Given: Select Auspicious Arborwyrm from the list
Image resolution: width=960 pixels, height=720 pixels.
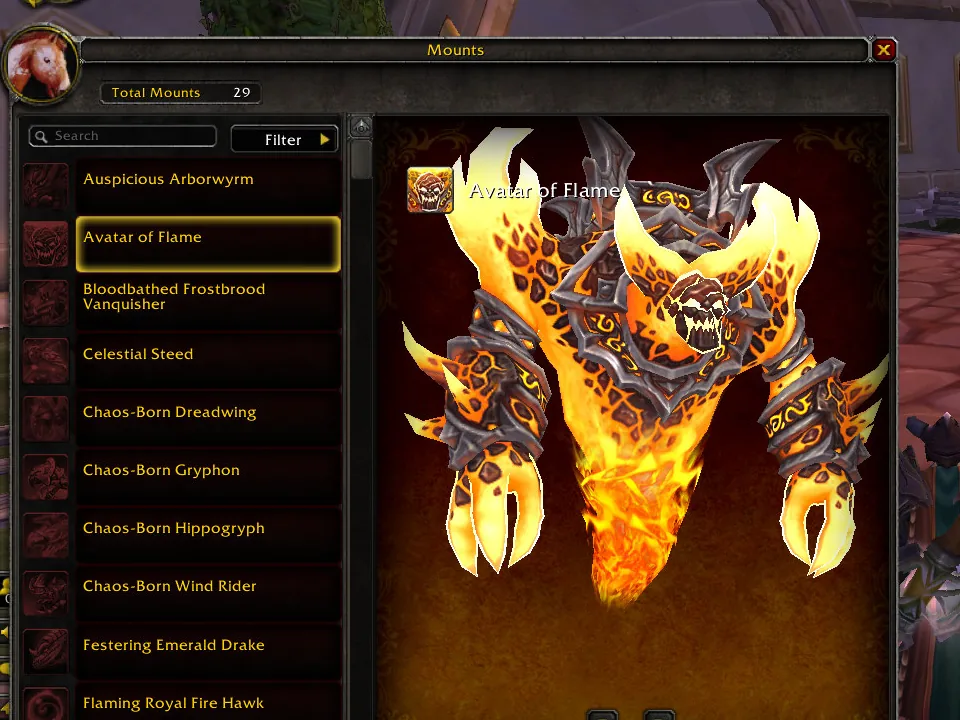Looking at the screenshot, I should point(208,180).
